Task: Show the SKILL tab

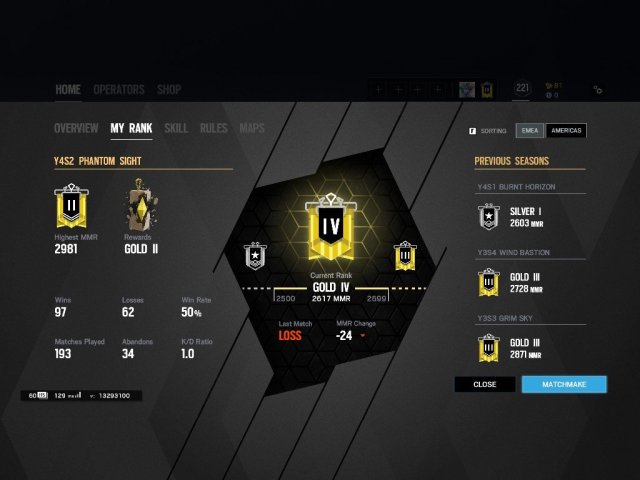Action: [176, 128]
